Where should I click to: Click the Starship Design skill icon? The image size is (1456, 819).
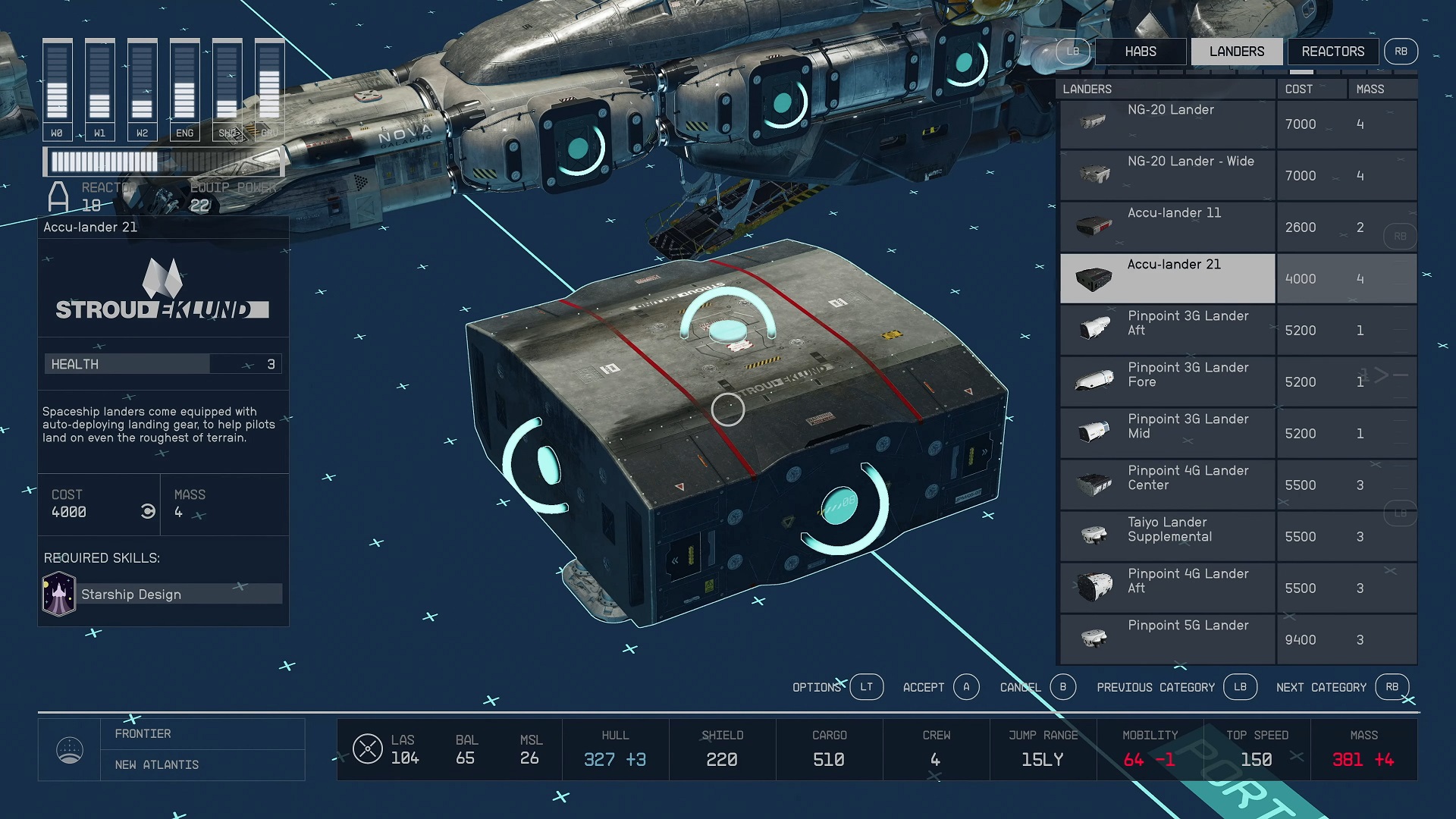click(x=59, y=593)
